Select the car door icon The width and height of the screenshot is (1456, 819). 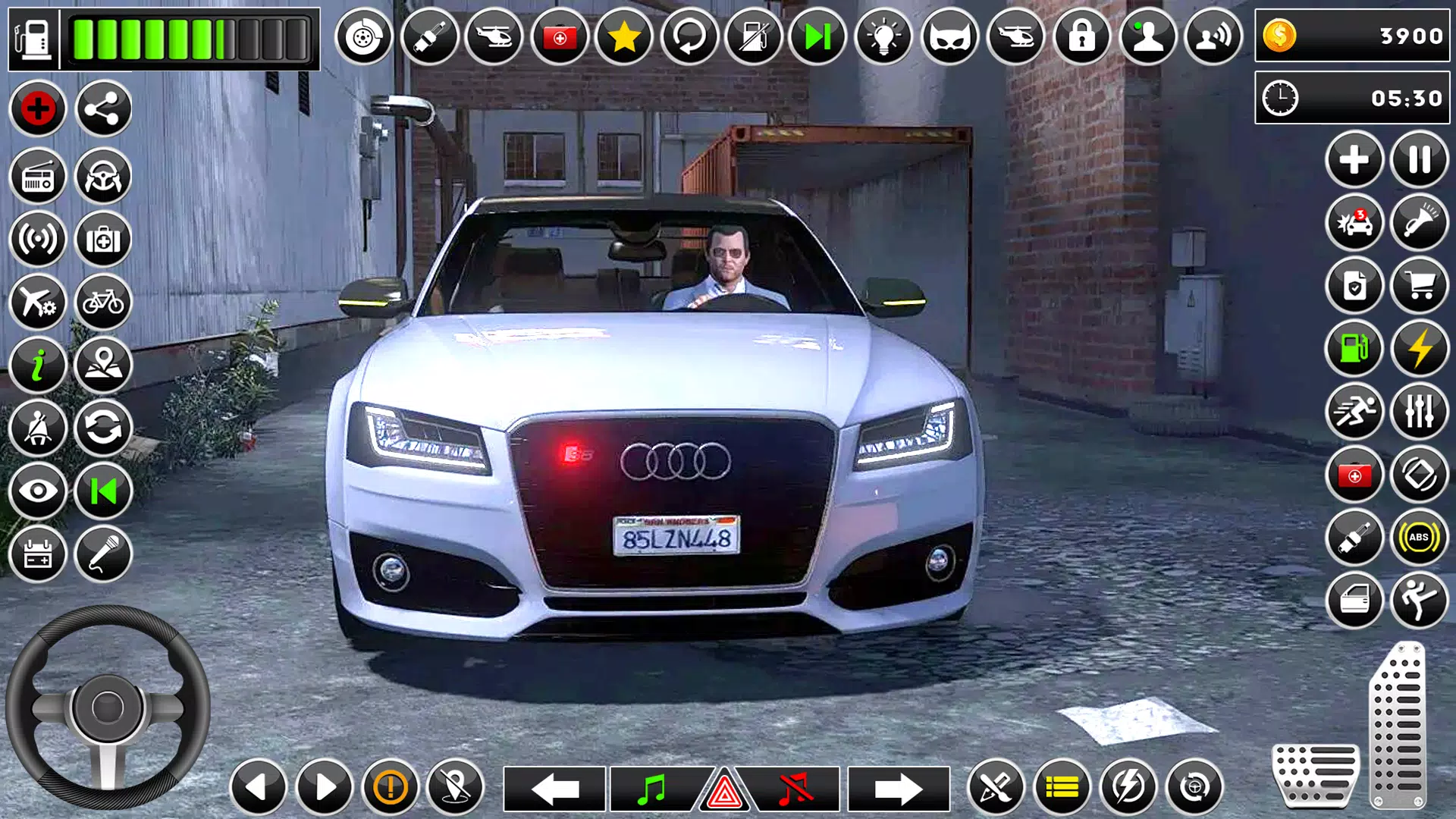point(1356,599)
